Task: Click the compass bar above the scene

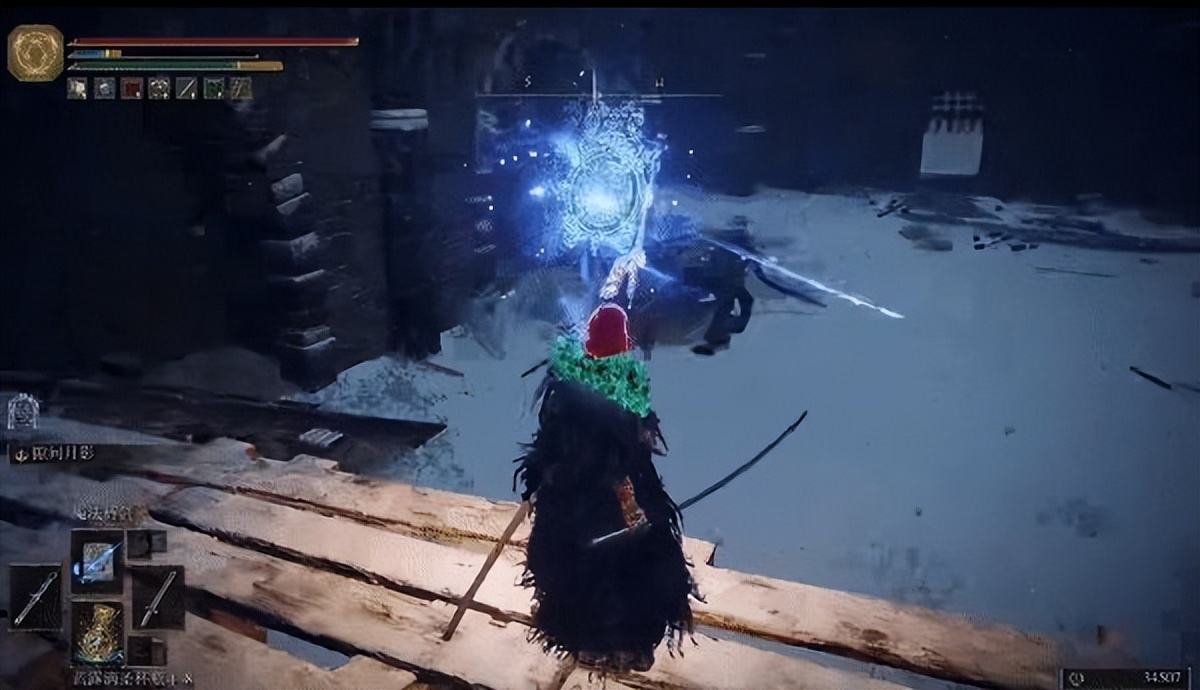Action: (x=598, y=95)
